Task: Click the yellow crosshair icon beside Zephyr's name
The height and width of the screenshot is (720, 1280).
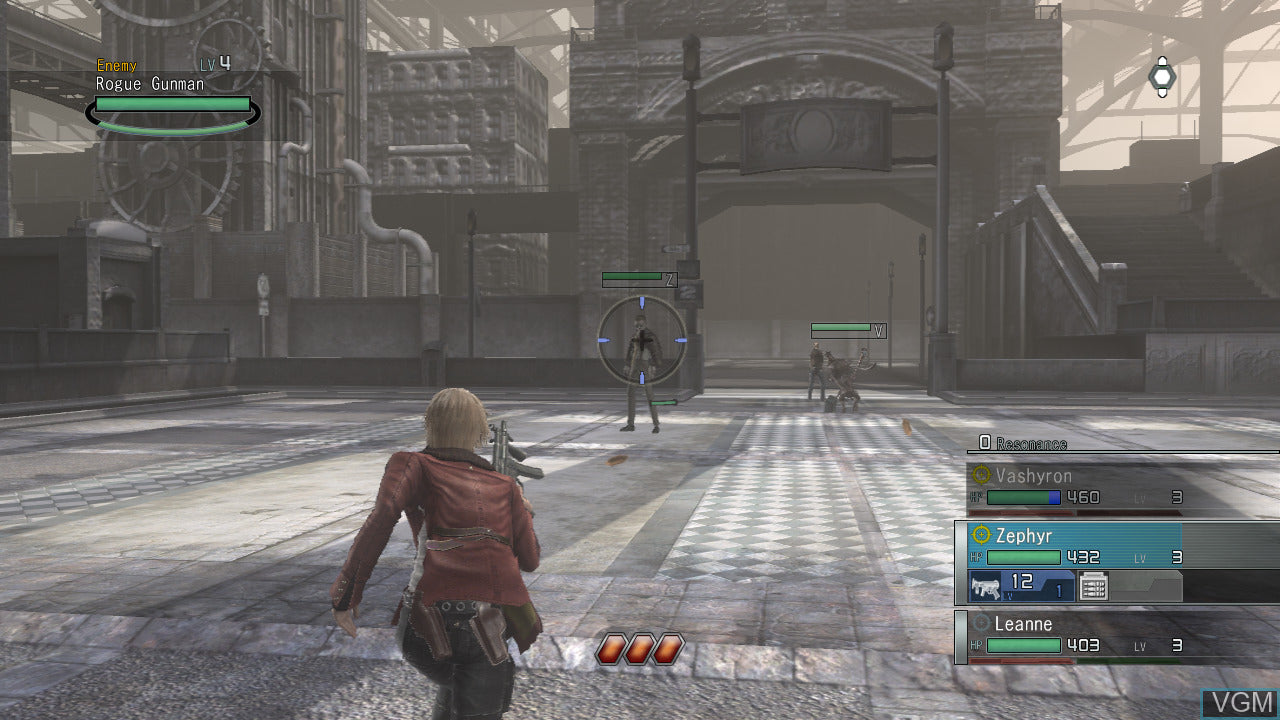Action: pos(980,536)
